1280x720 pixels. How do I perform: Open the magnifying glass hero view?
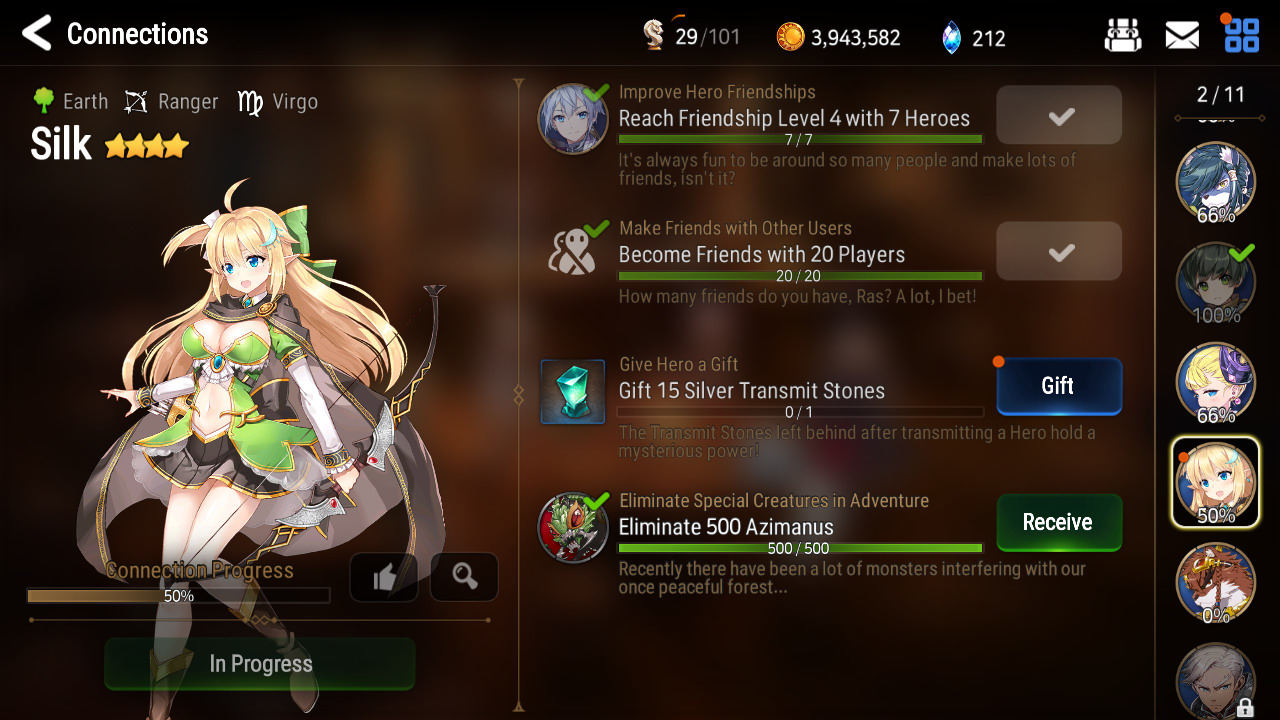click(464, 577)
